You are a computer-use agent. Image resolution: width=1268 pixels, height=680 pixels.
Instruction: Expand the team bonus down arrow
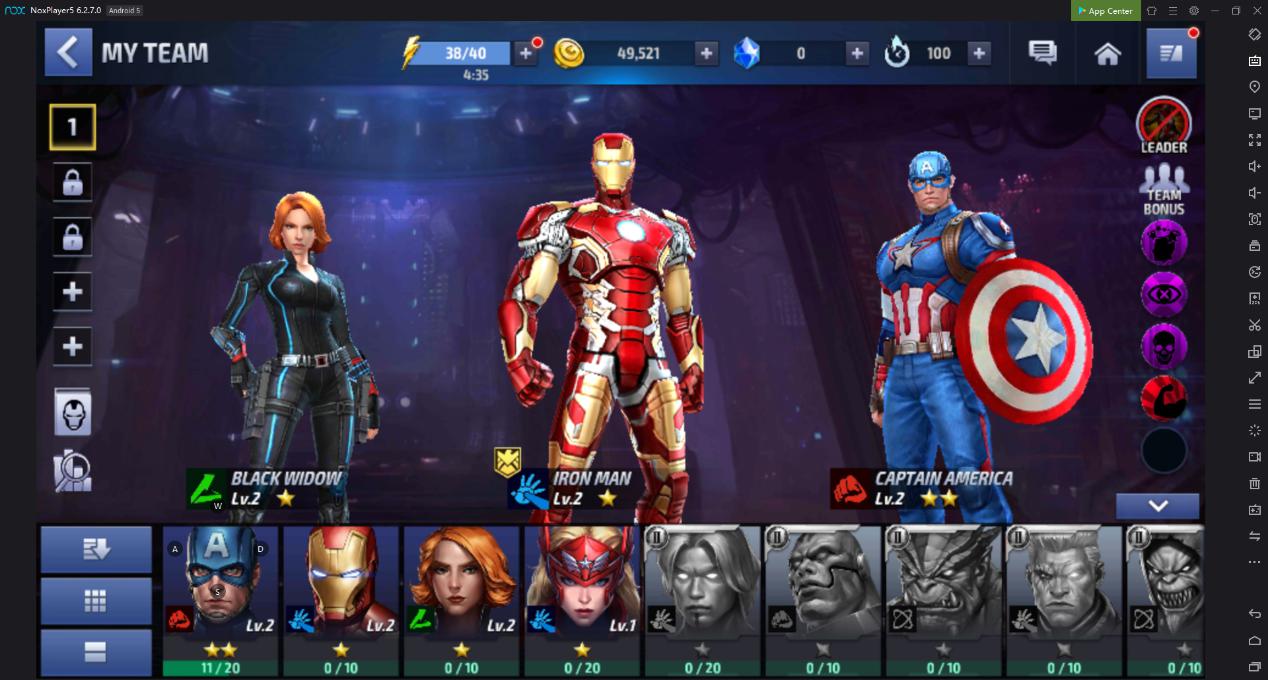click(x=1157, y=505)
